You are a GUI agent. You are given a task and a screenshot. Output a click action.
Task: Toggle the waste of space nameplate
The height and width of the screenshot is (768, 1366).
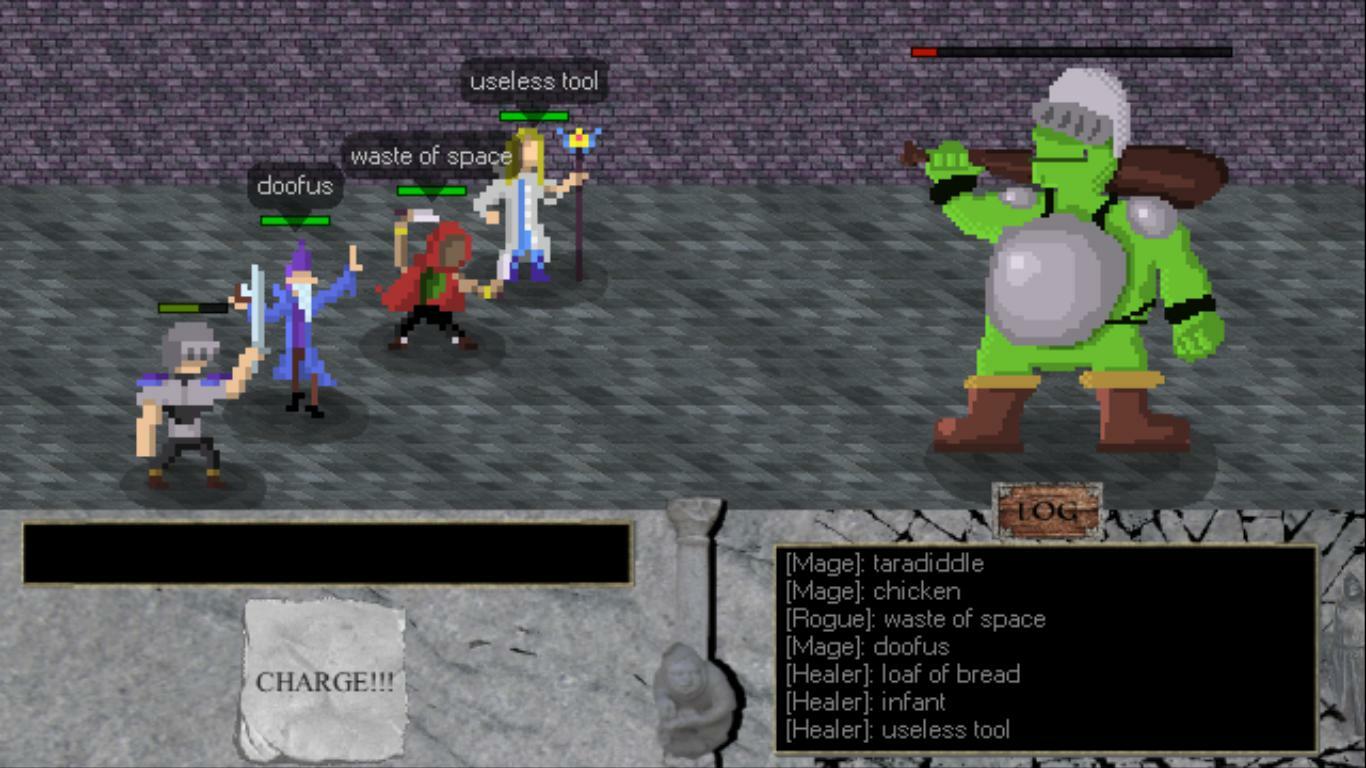(430, 156)
